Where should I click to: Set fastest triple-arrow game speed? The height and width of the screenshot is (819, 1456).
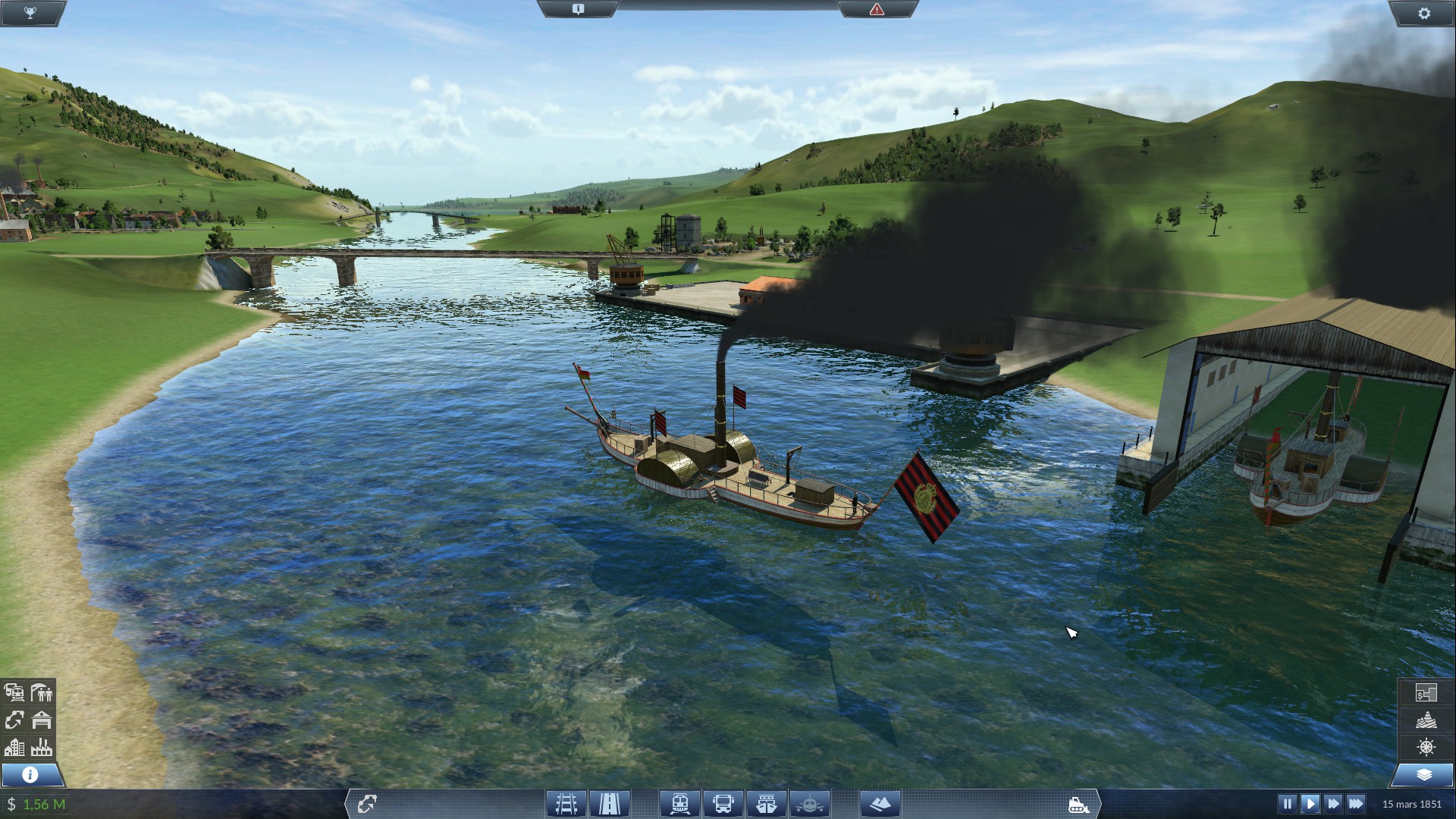1356,803
